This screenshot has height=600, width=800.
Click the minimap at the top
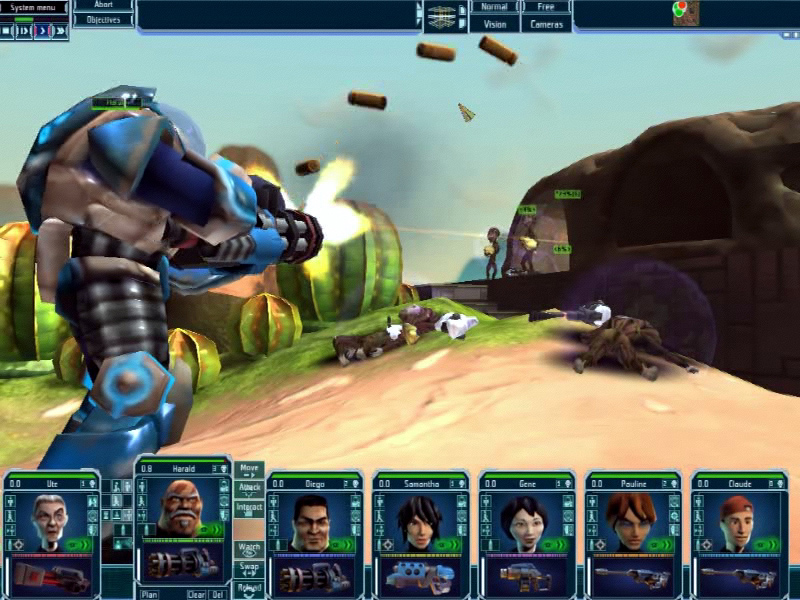point(686,13)
